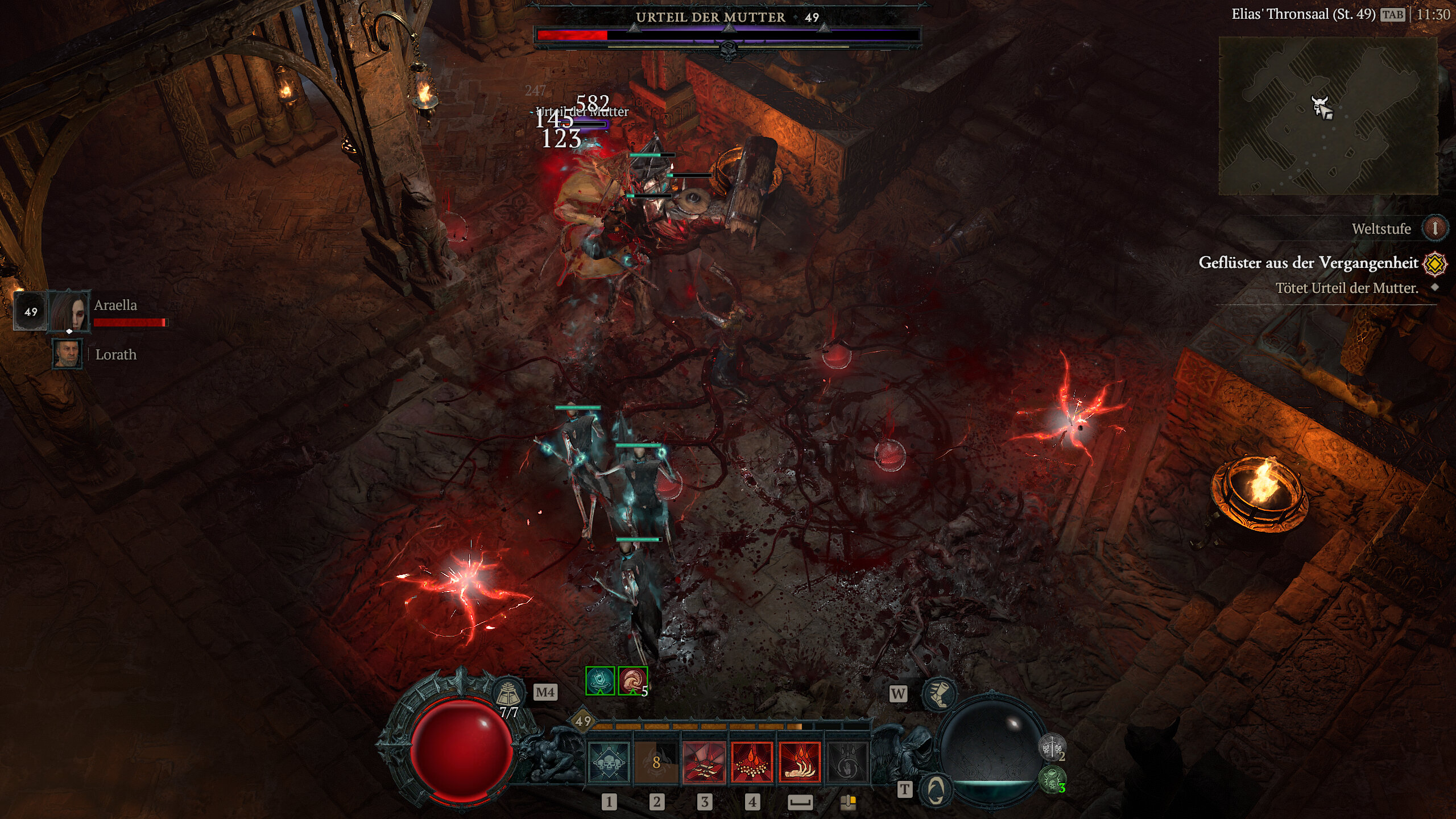
Task: Inspect the teal banner buff icon
Action: pyautogui.click(x=600, y=681)
